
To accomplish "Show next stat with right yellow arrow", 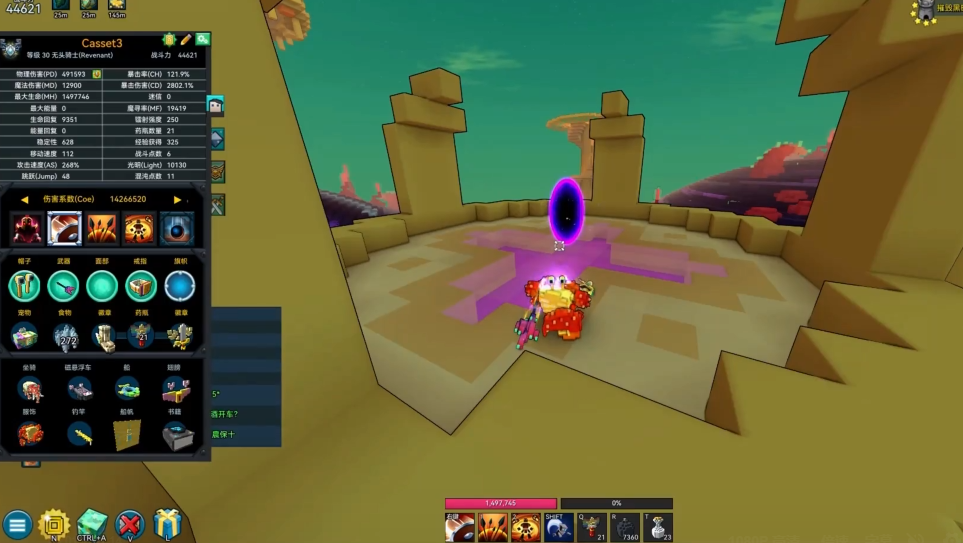I will (178, 200).
